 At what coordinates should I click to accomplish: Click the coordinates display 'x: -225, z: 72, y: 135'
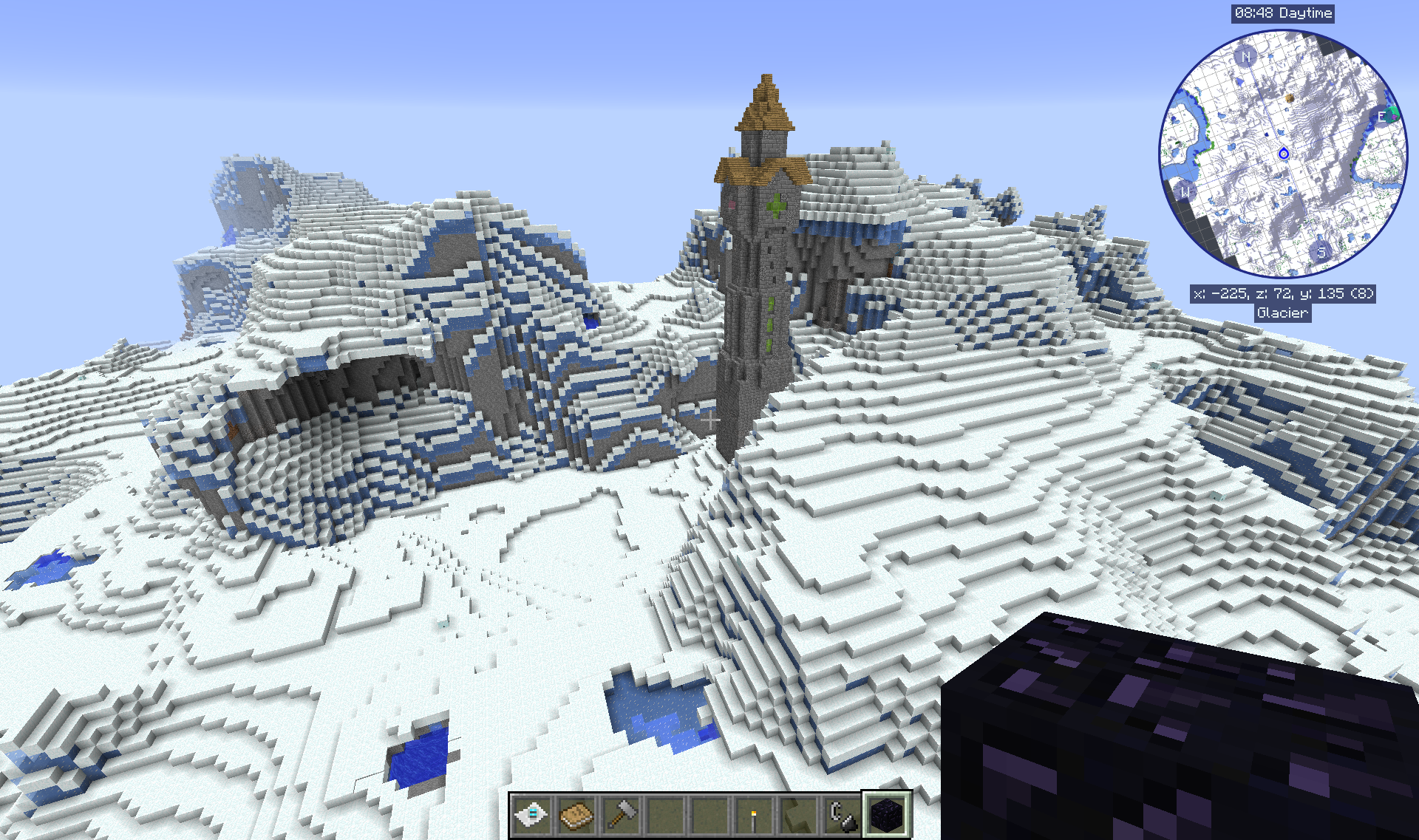click(x=1284, y=293)
